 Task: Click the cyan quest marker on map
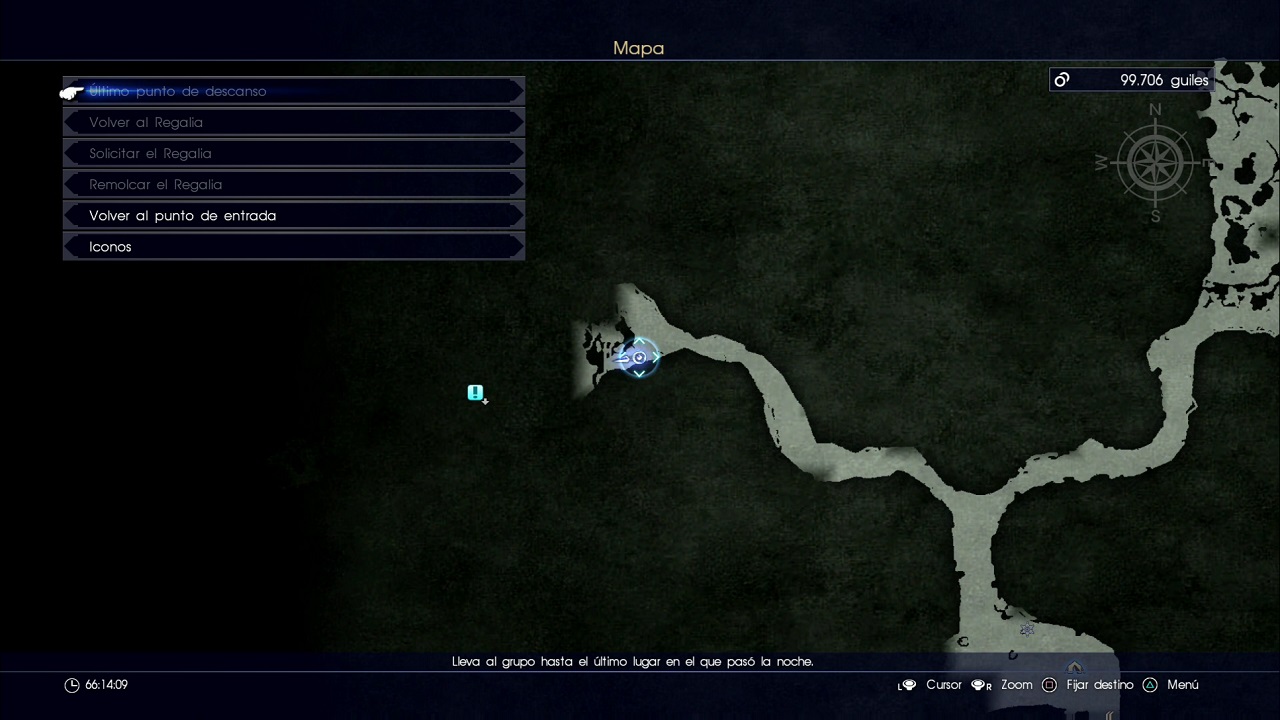coord(476,393)
